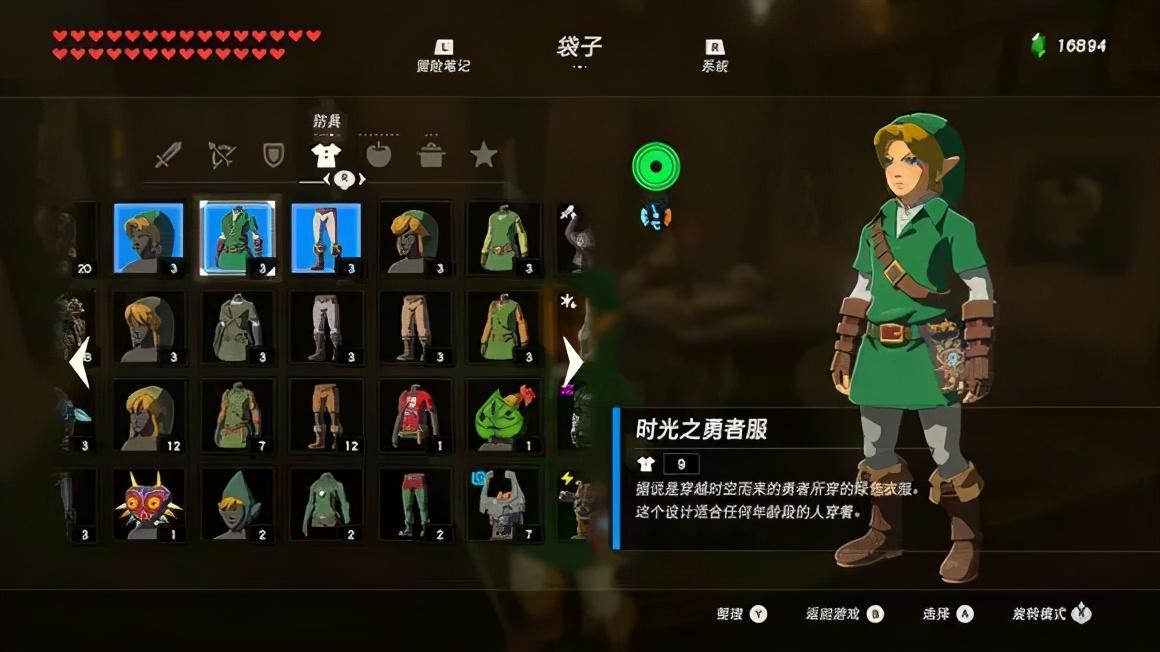Select the cursor-framed Hero of Time tunic
The image size is (1160, 652).
tap(238, 238)
